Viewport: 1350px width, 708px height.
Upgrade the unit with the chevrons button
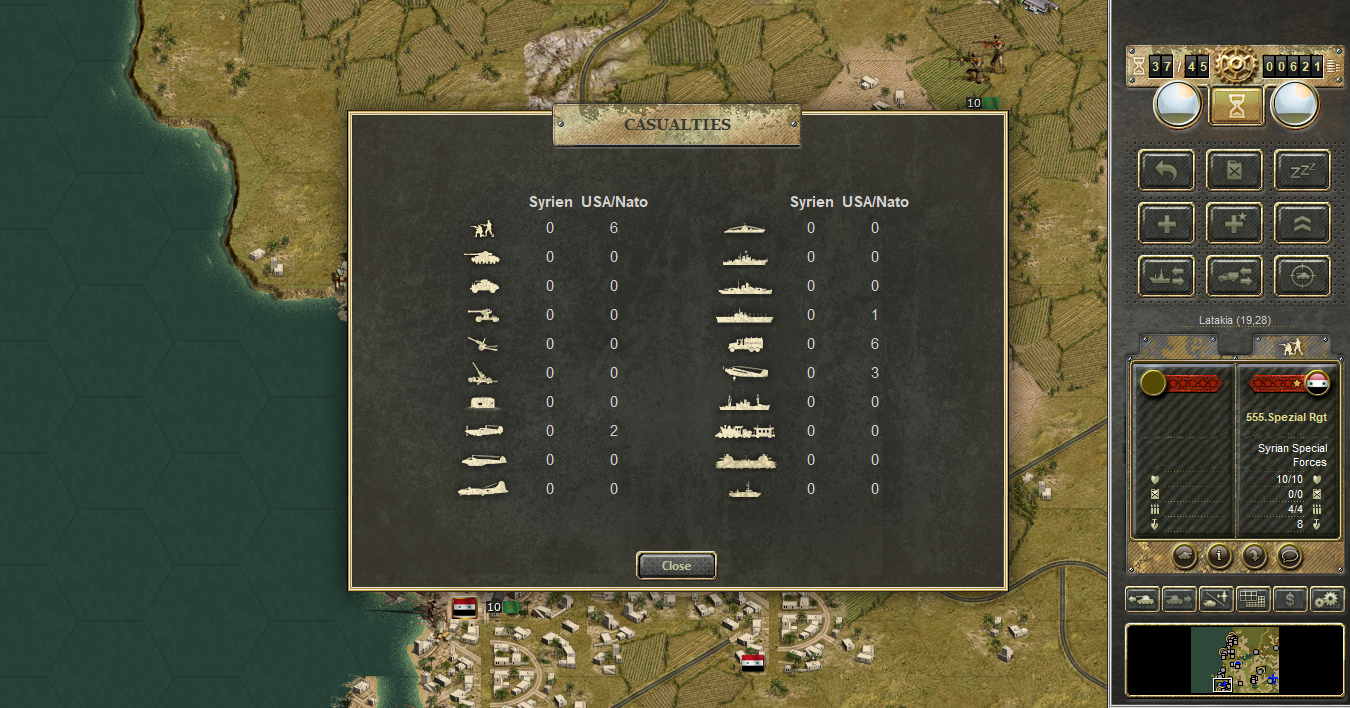pyautogui.click(x=1302, y=223)
